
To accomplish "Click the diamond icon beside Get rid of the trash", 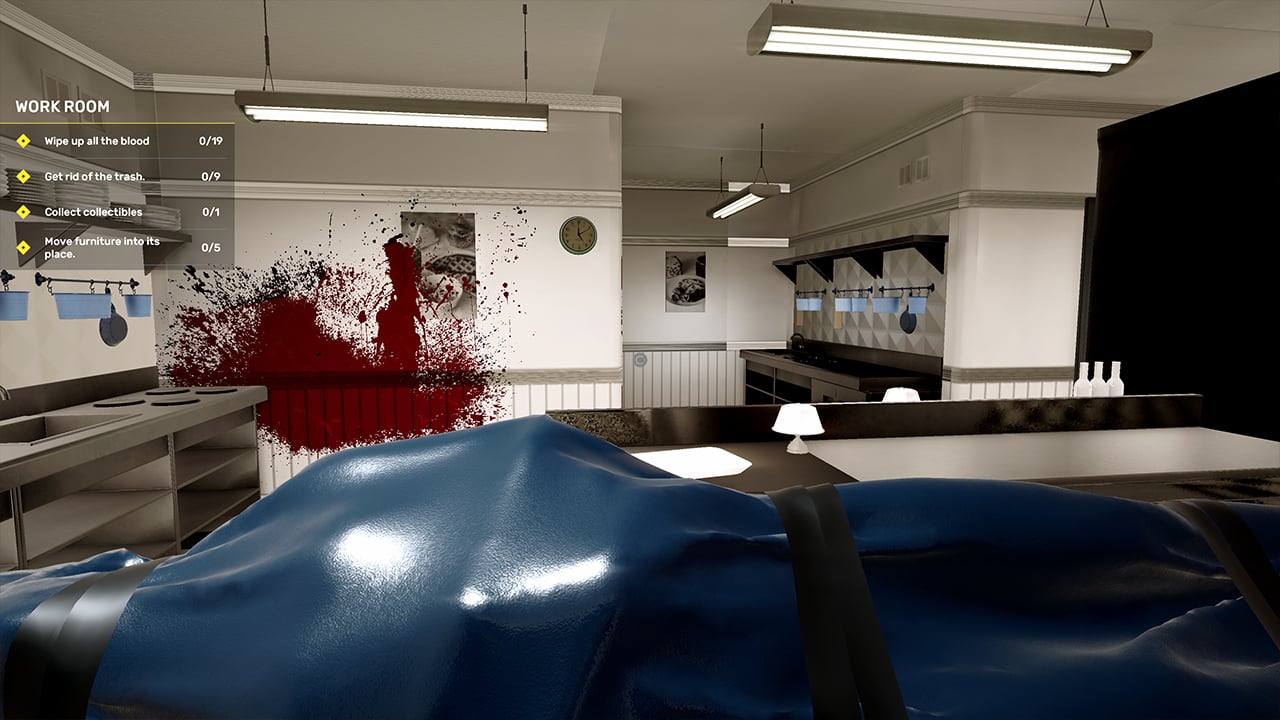I will tap(22, 175).
